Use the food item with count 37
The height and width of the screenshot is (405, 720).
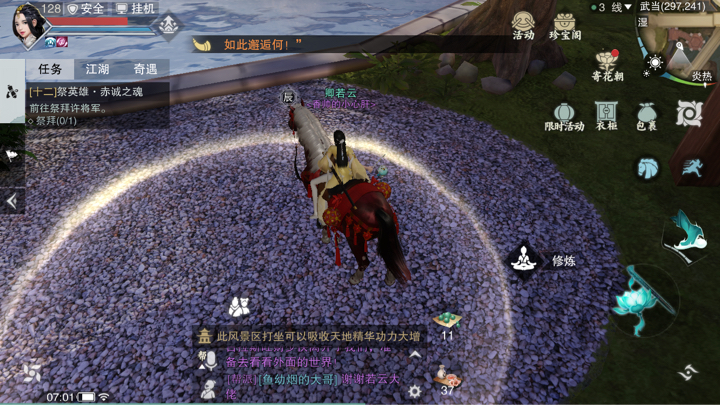pos(445,380)
